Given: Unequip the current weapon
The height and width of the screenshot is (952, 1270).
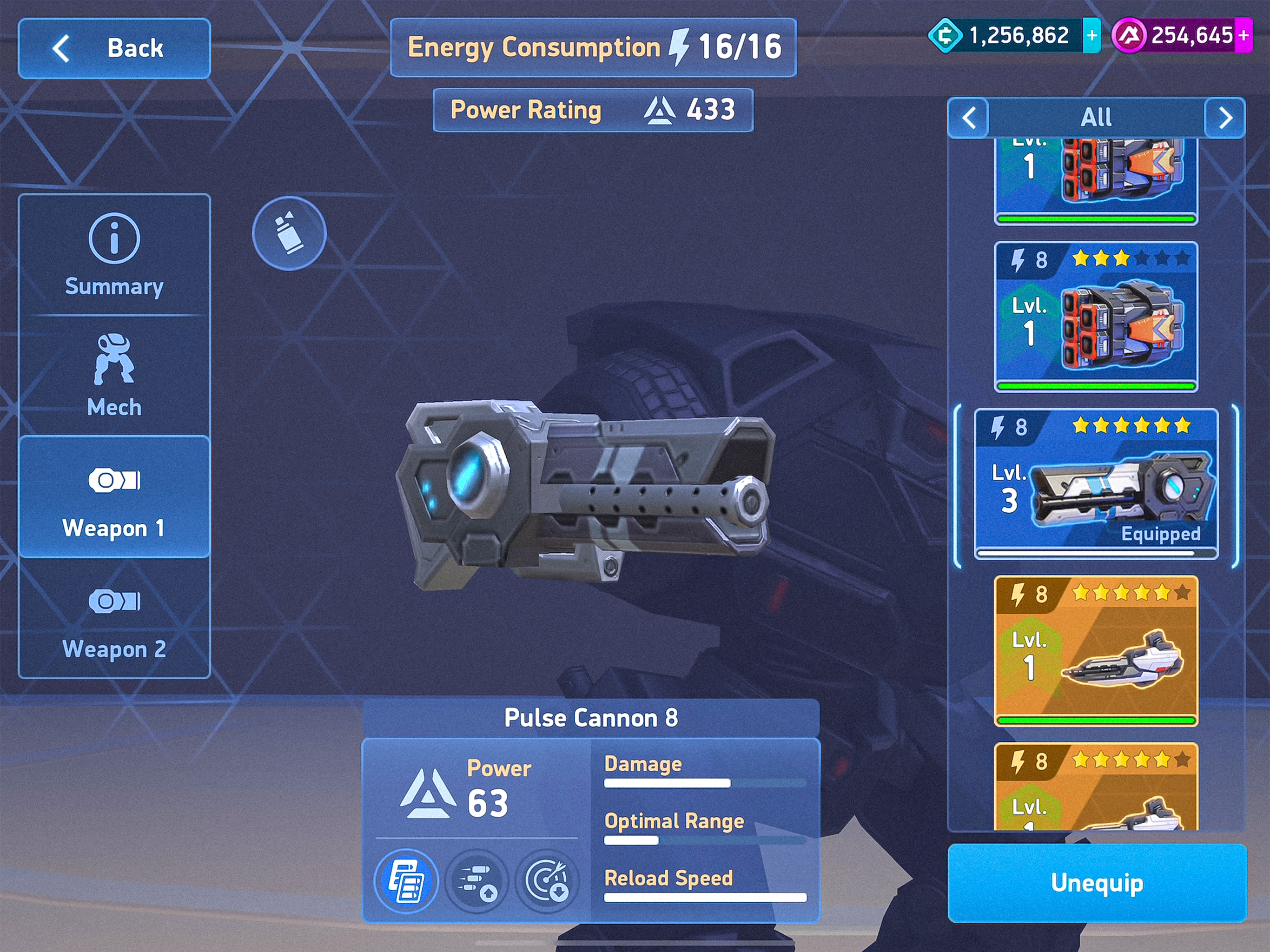Looking at the screenshot, I should coord(1097,883).
